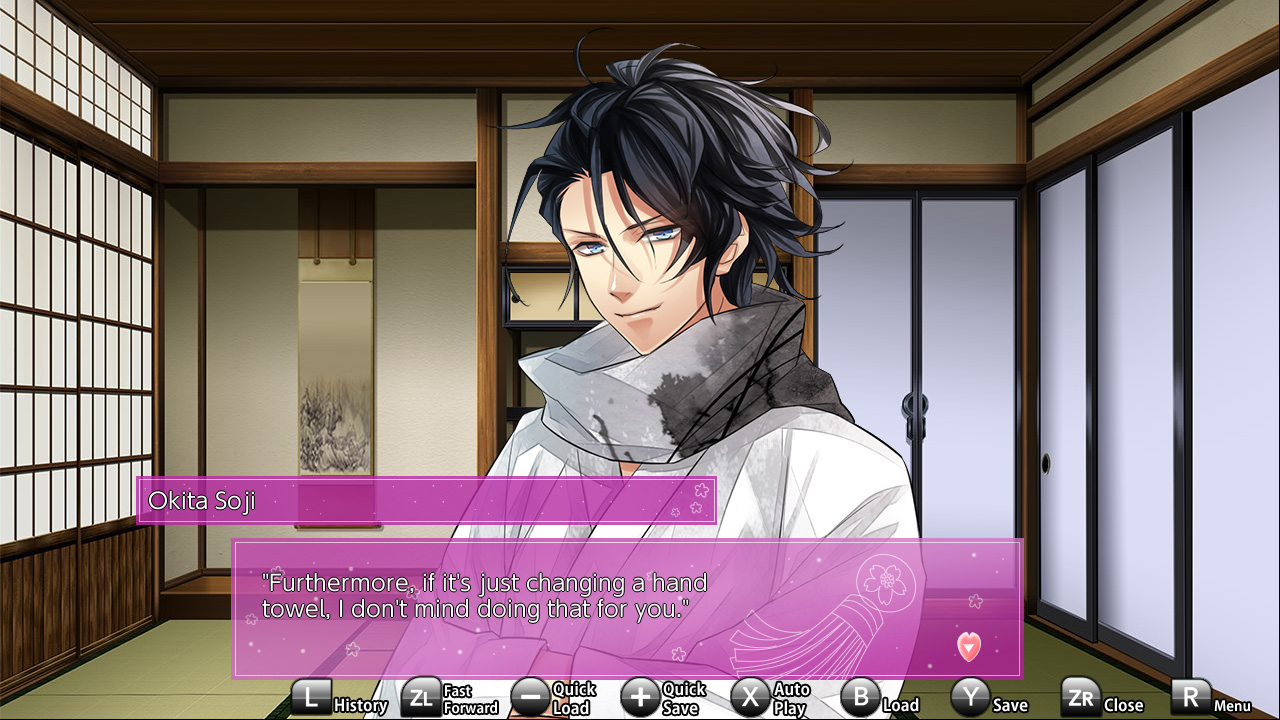Hide the dialogue box using Close
This screenshot has width=1280, height=720.
click(x=1122, y=704)
